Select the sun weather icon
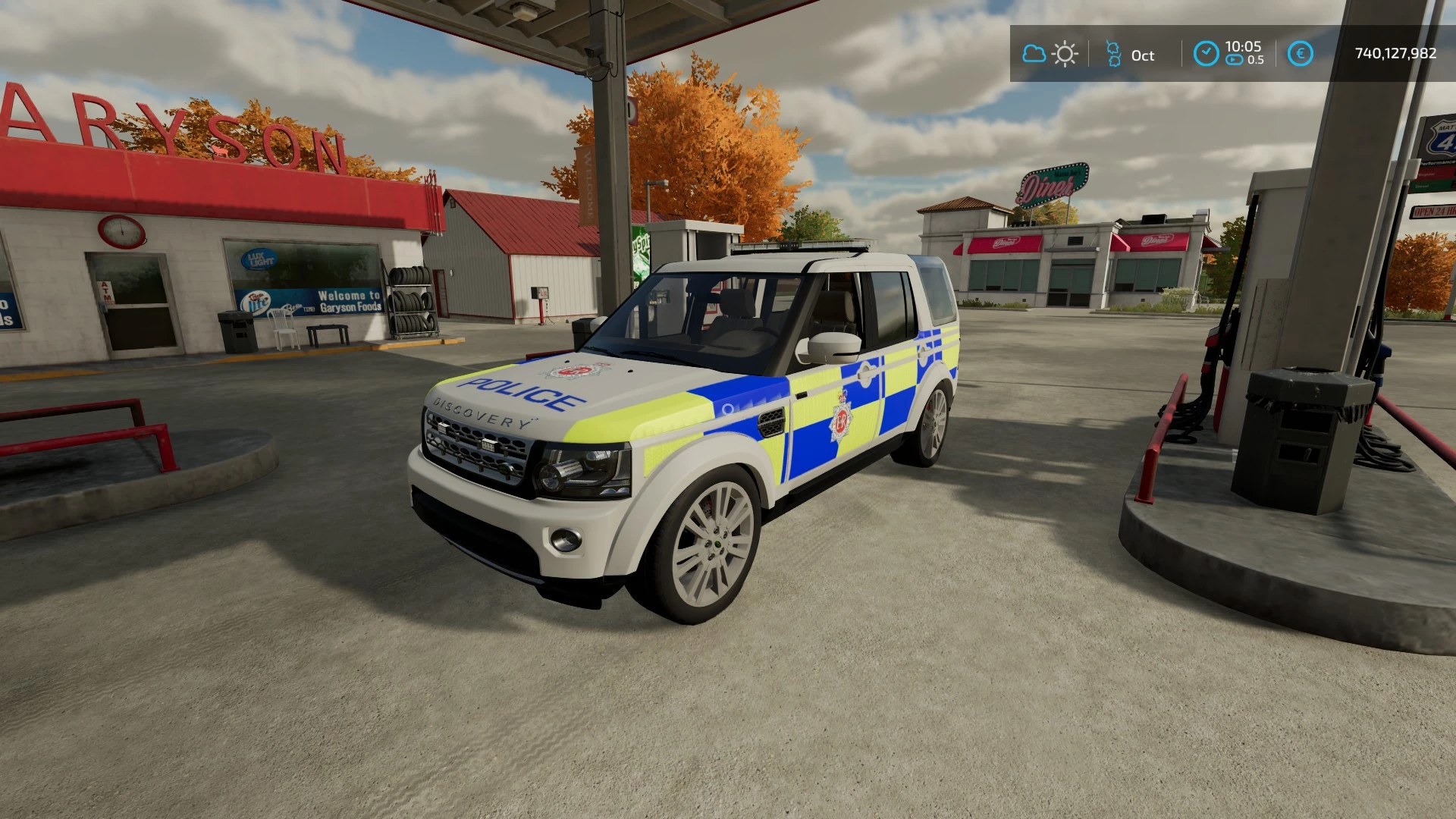1456x819 pixels. tap(1065, 54)
